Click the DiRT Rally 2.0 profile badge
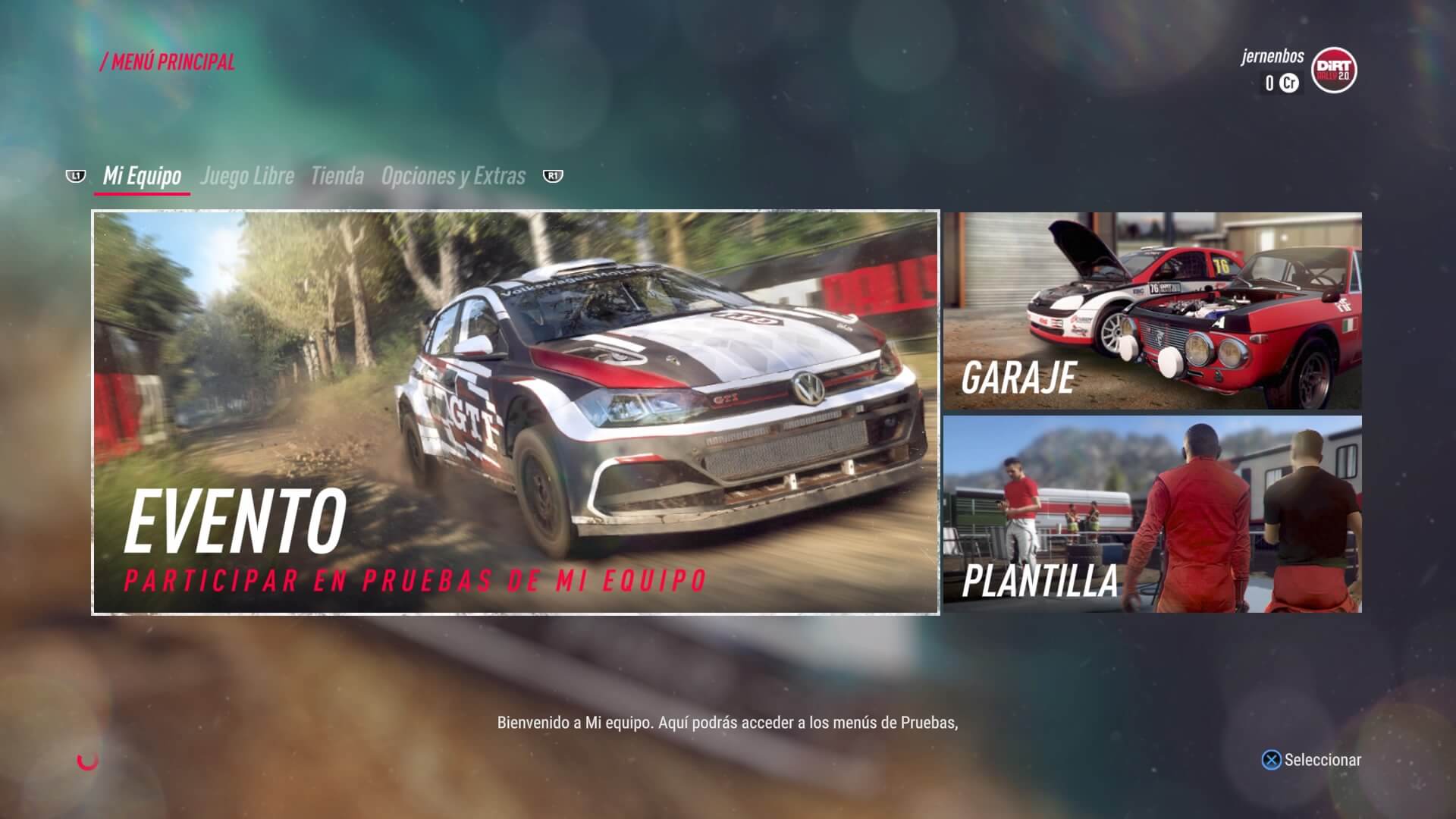1456x819 pixels. tap(1334, 71)
